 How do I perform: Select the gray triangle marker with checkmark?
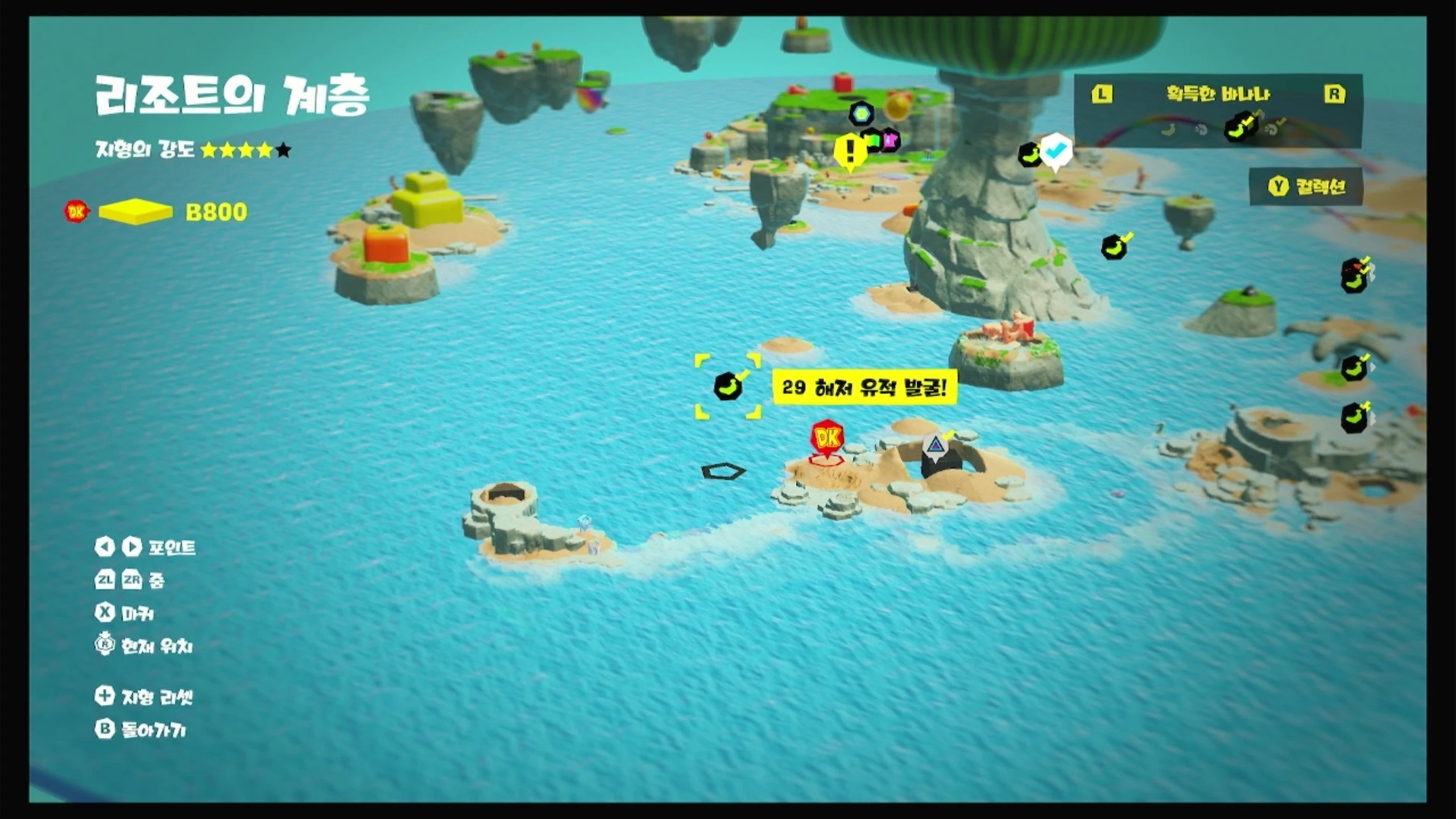tap(934, 446)
